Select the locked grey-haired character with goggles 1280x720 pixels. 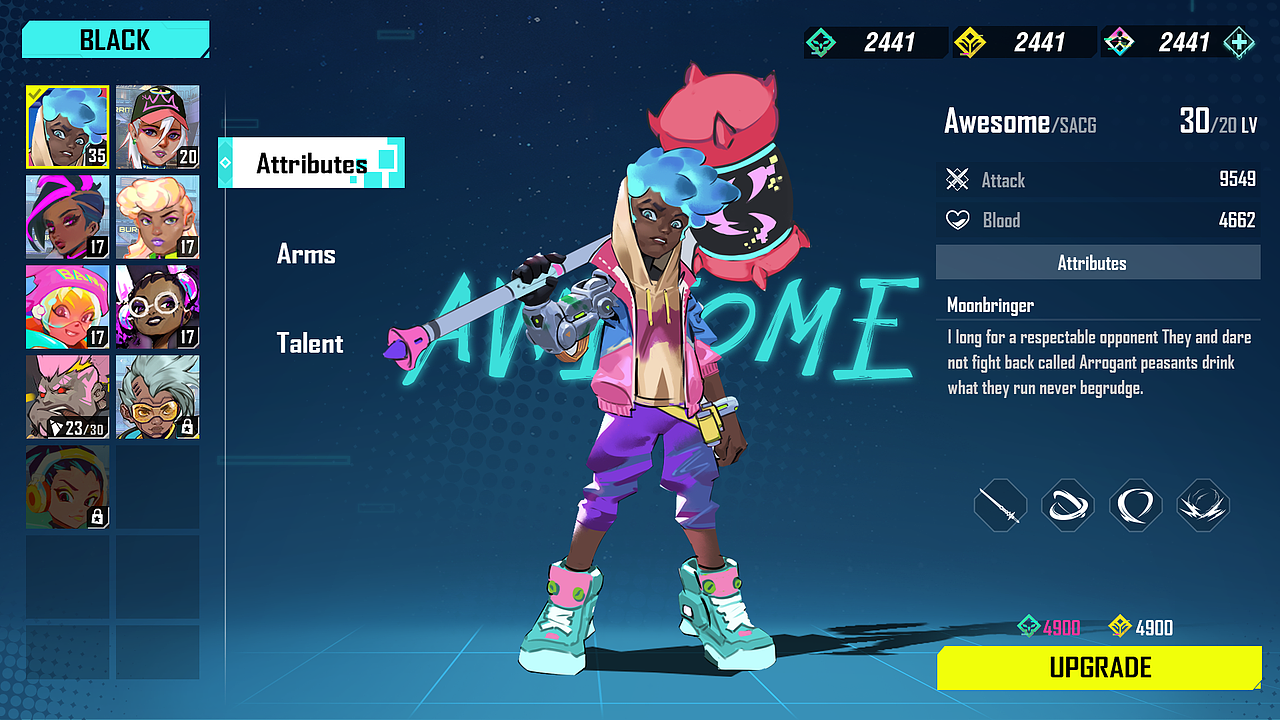(157, 397)
